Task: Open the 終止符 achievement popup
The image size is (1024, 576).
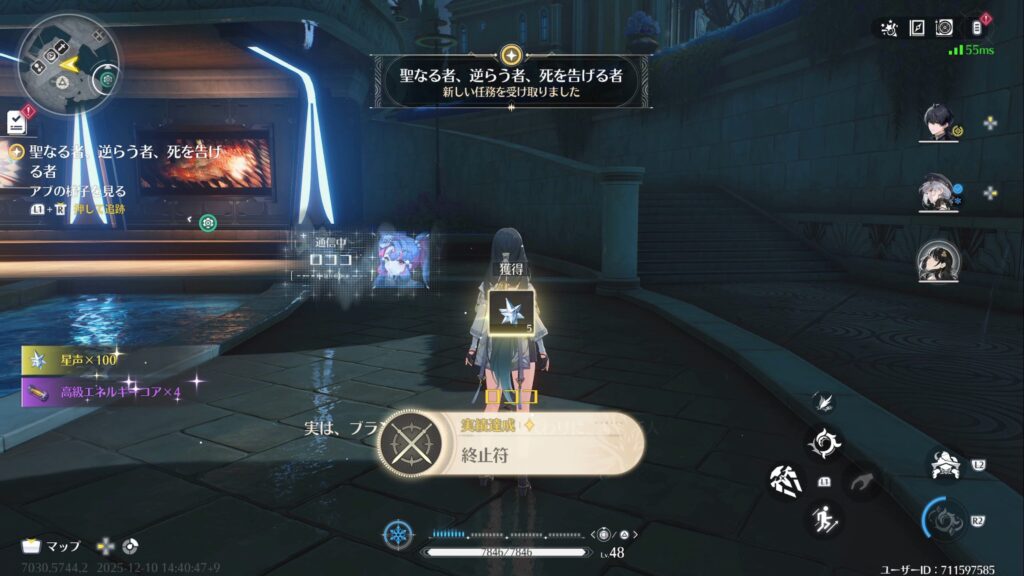Action: [511, 443]
